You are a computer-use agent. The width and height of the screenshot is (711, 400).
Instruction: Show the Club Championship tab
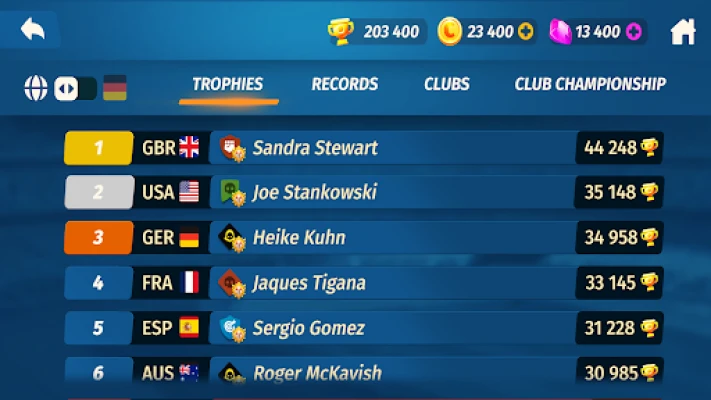tap(590, 85)
